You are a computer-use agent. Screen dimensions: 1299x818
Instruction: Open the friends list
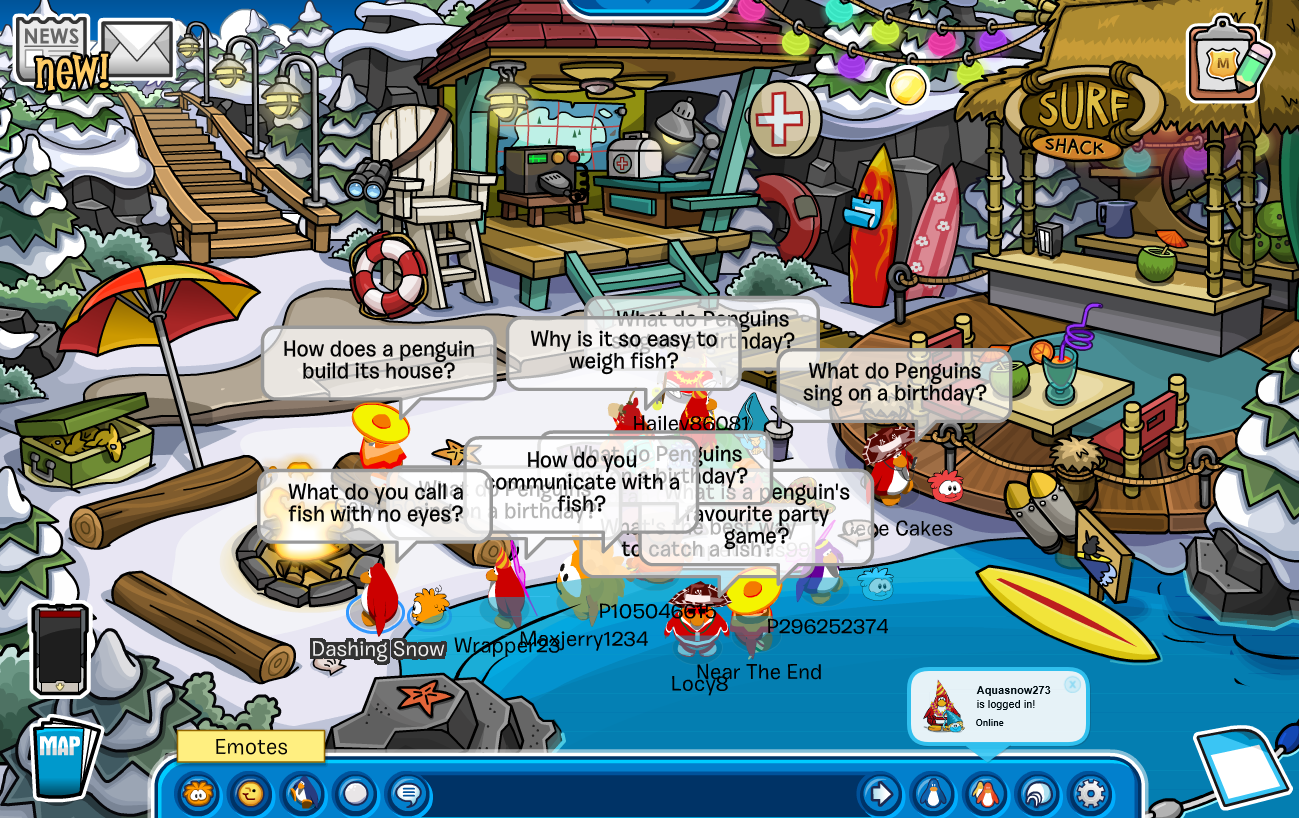pyautogui.click(x=985, y=795)
